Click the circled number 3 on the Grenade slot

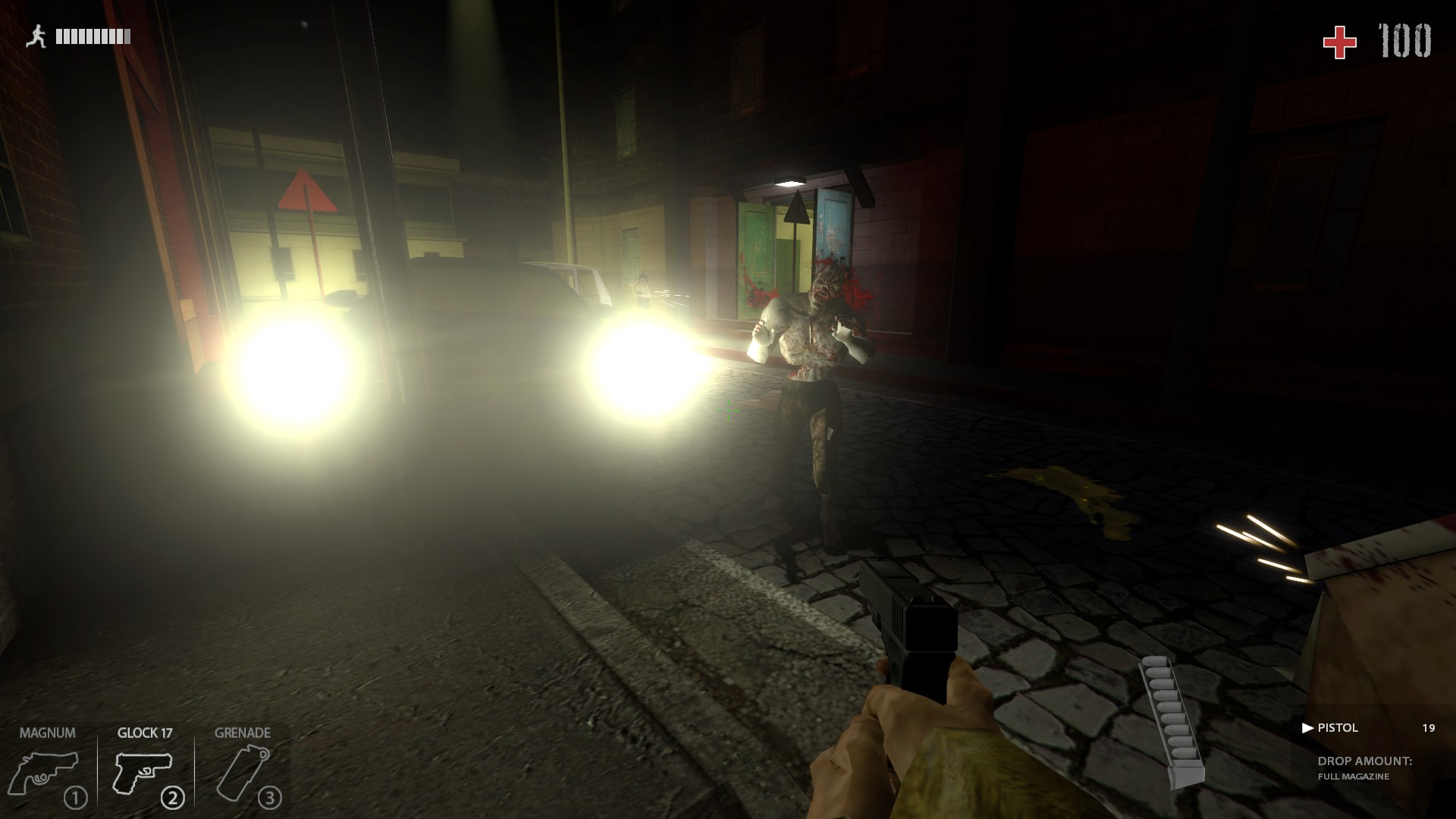(x=268, y=798)
